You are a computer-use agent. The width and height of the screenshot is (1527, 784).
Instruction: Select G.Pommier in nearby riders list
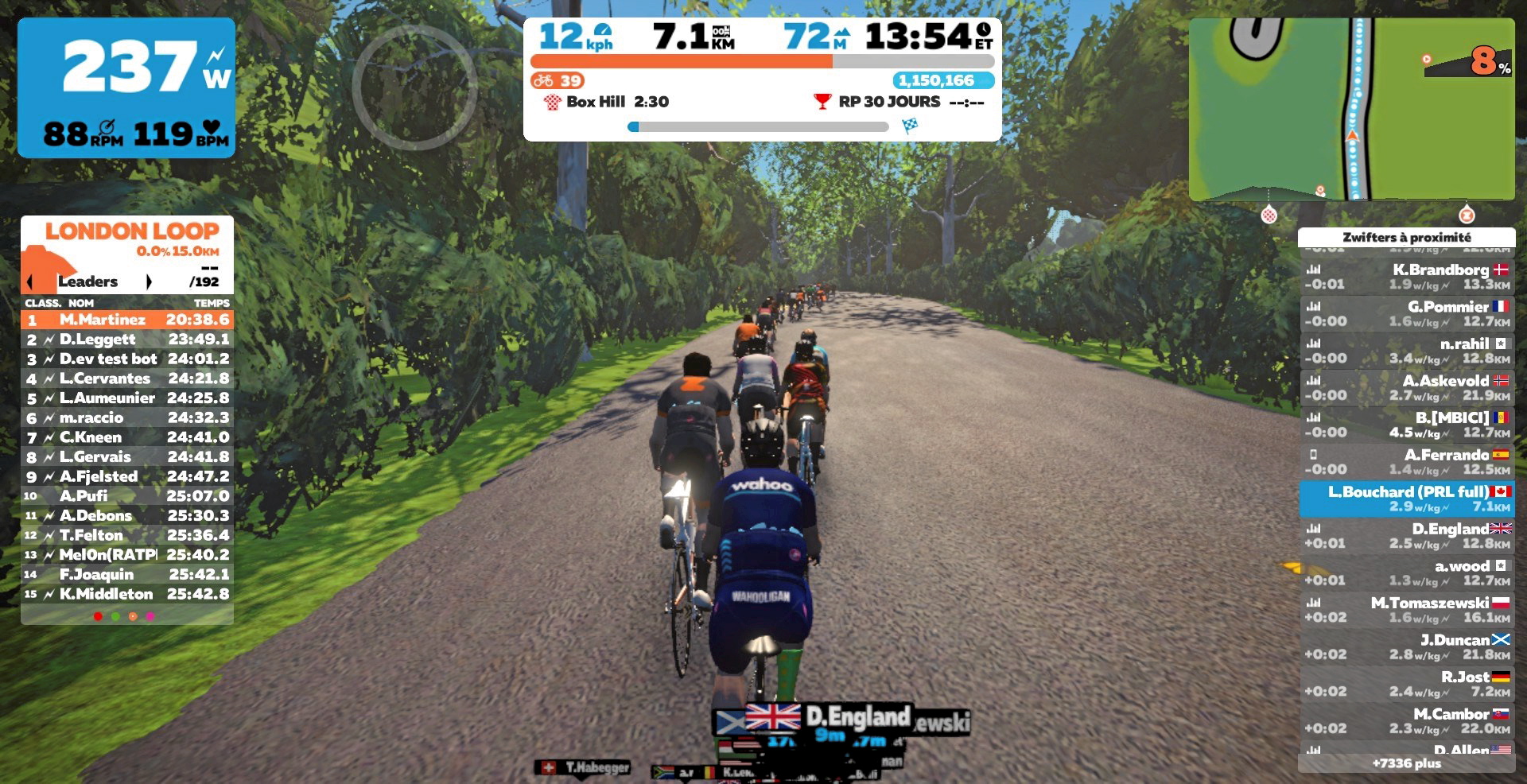[x=1406, y=313]
